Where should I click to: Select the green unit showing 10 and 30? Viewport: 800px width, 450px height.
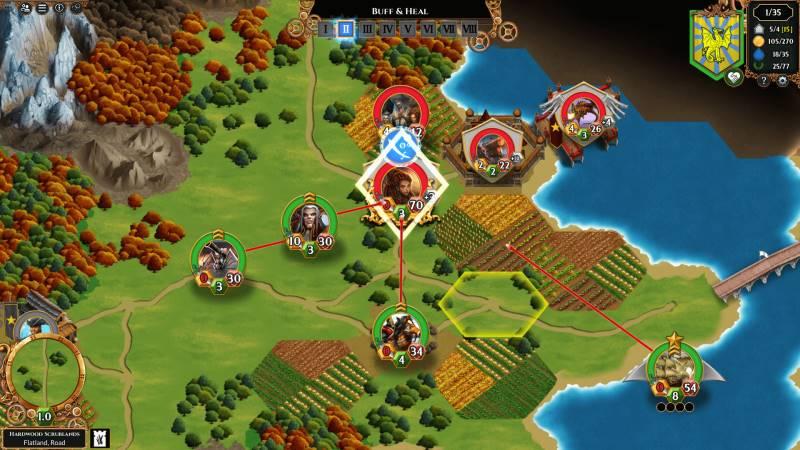tap(309, 221)
